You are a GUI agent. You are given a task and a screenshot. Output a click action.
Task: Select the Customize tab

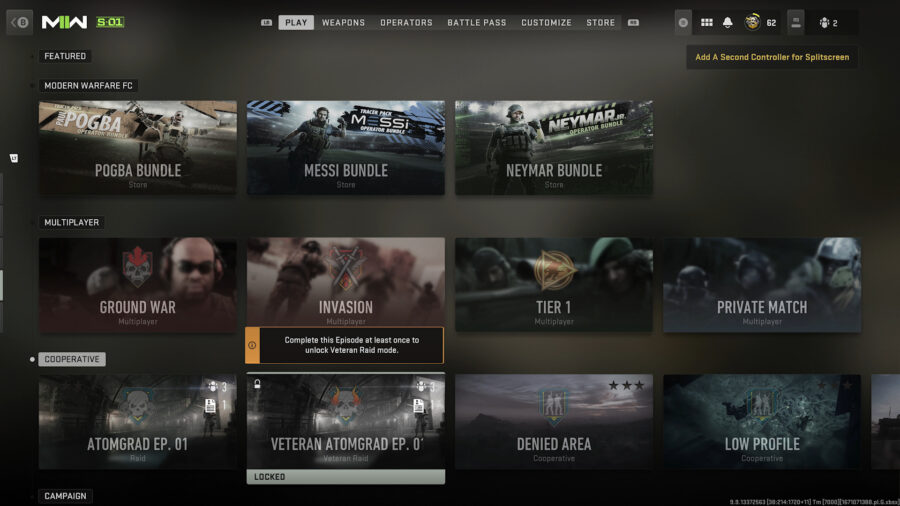click(x=546, y=22)
